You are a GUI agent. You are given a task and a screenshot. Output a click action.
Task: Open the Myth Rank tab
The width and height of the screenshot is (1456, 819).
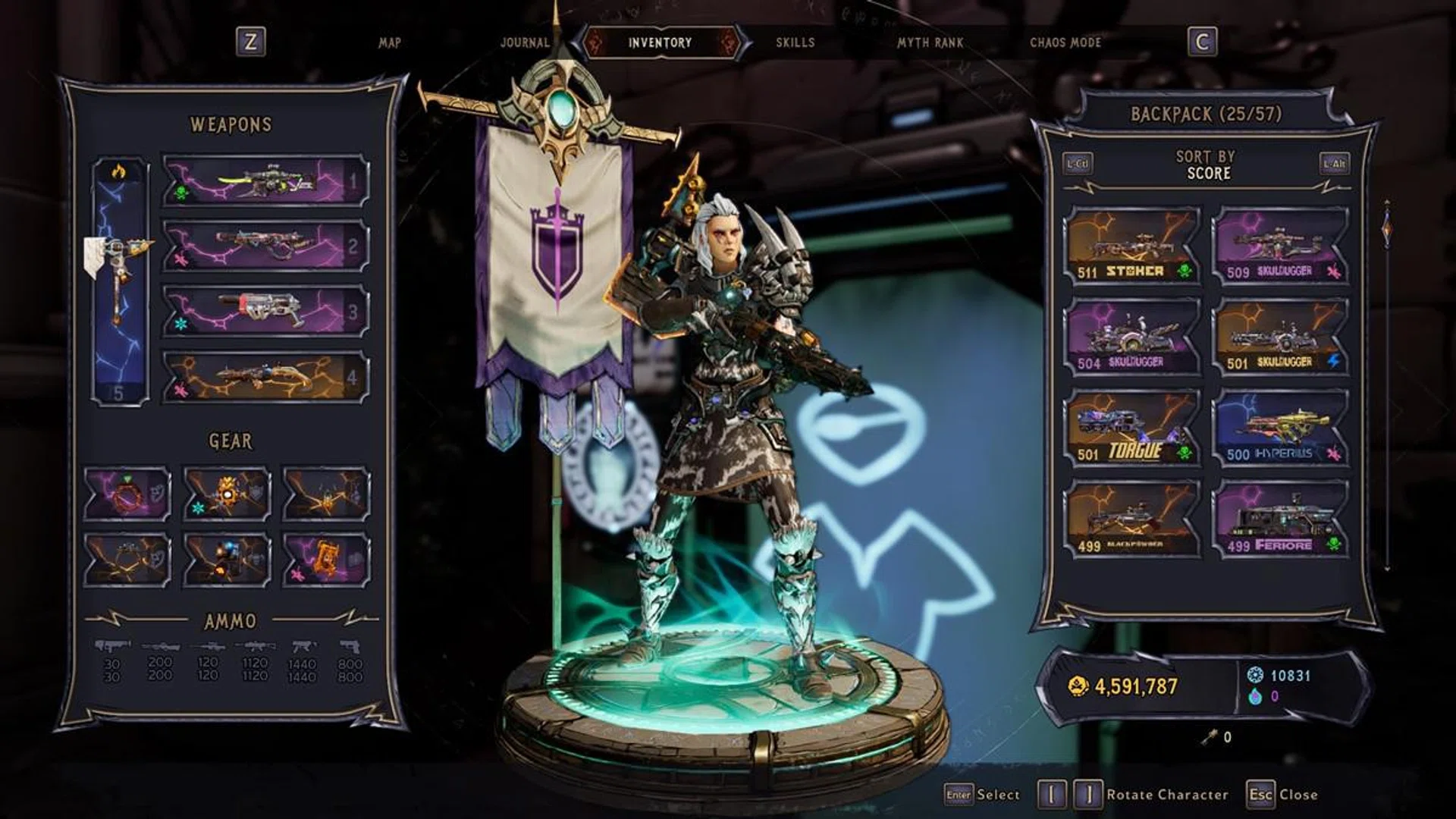[930, 43]
